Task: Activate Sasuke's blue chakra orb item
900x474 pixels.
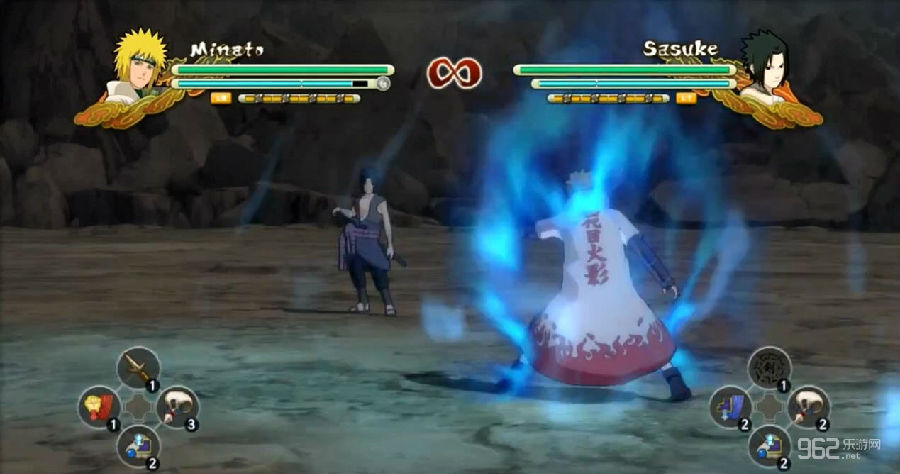Action: point(769,443)
